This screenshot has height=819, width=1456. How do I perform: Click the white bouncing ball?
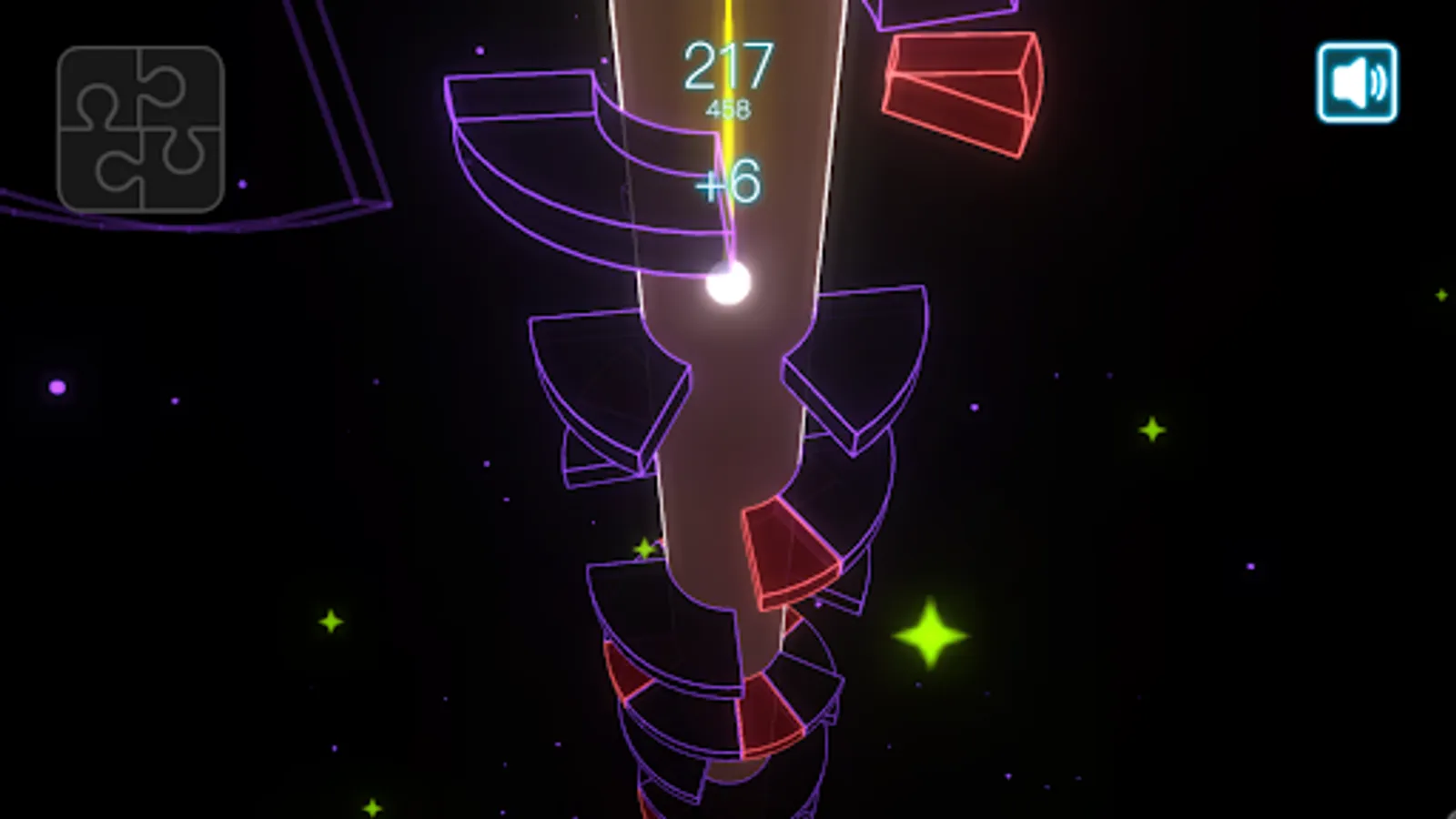[x=725, y=287]
